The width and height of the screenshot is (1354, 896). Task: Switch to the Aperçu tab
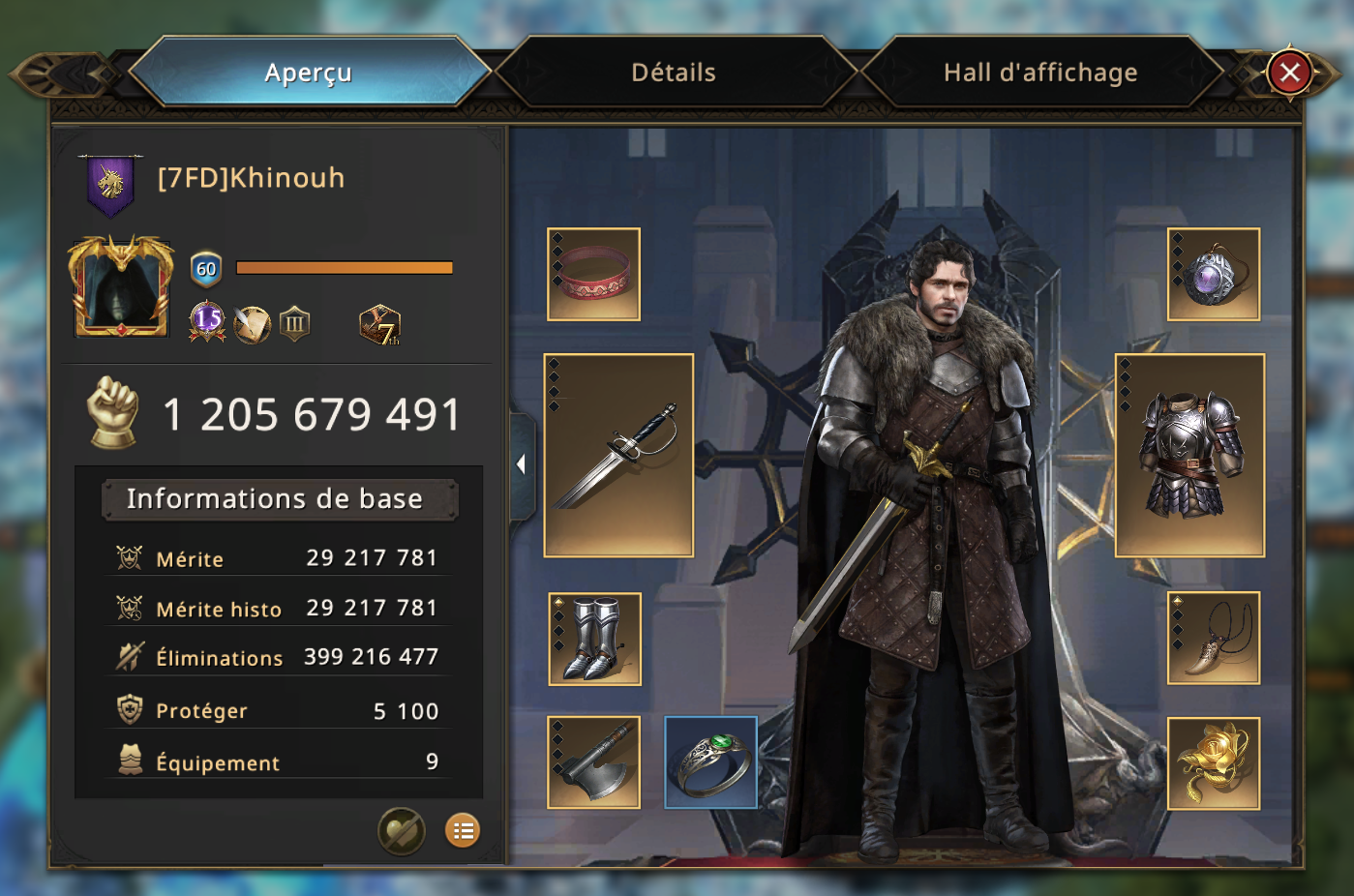[308, 73]
